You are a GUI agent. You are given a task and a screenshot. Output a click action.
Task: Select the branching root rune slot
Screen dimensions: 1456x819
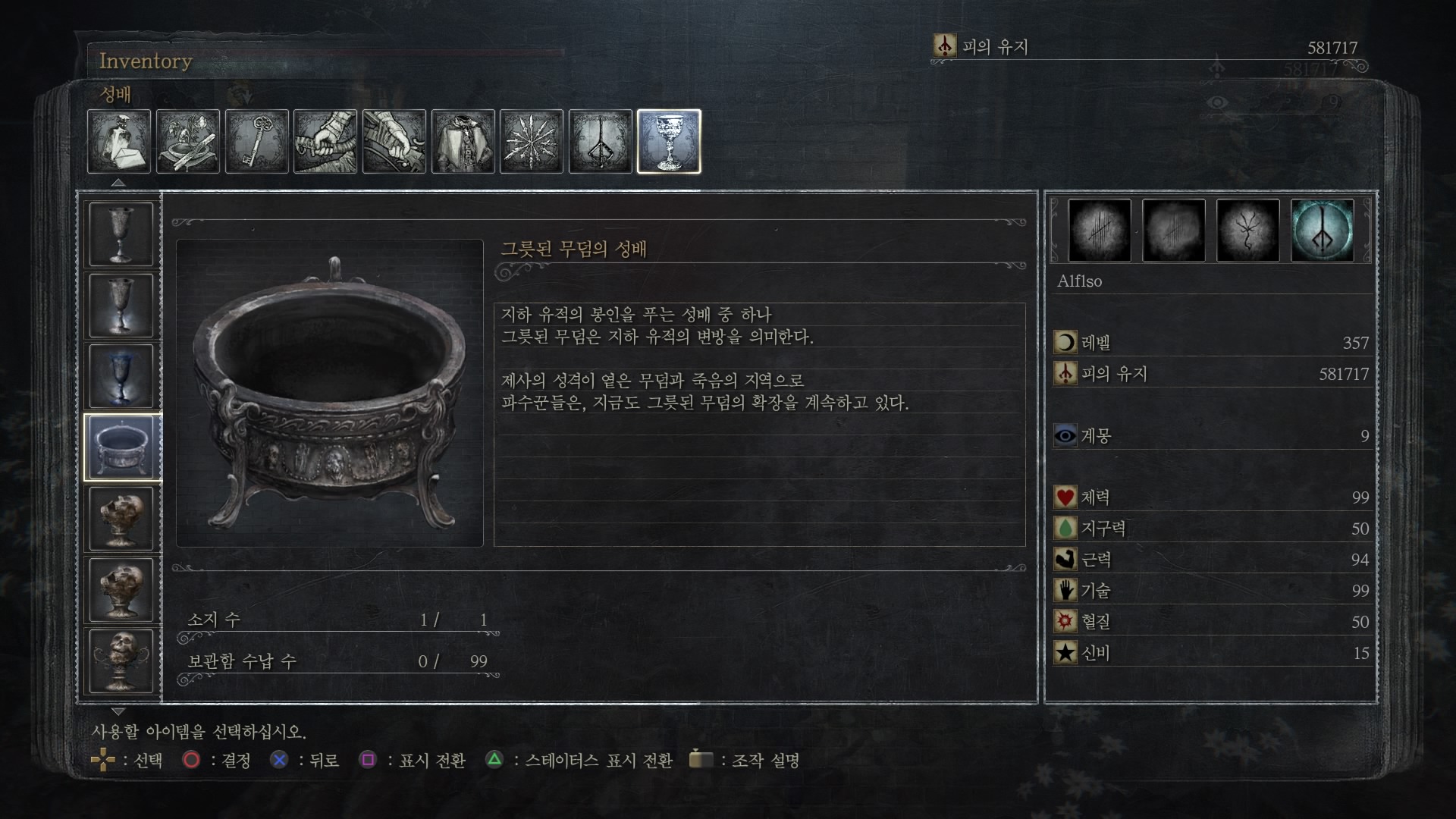pos(1248,231)
